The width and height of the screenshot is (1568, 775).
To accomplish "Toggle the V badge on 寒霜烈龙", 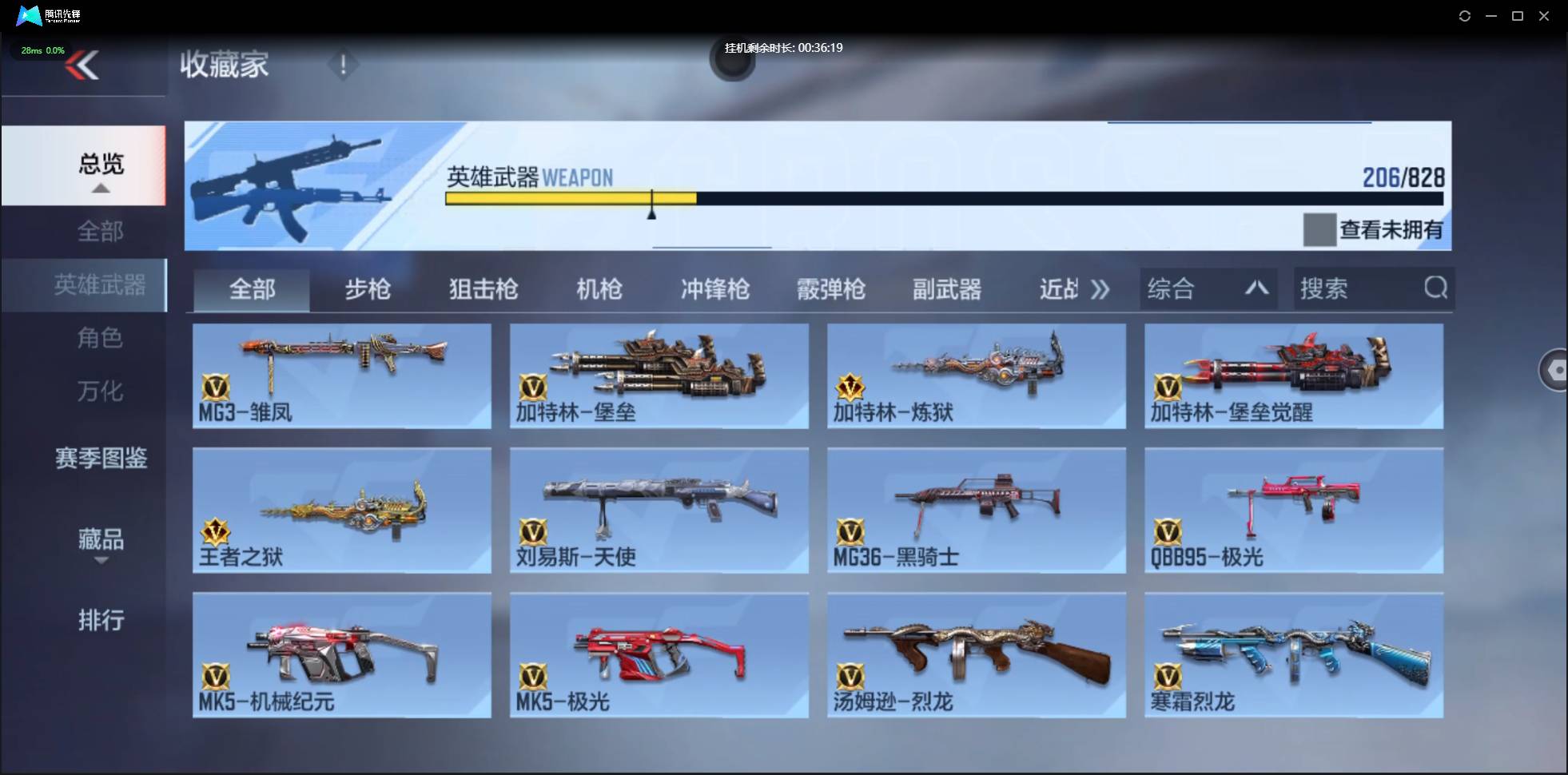I will pyautogui.click(x=1168, y=678).
